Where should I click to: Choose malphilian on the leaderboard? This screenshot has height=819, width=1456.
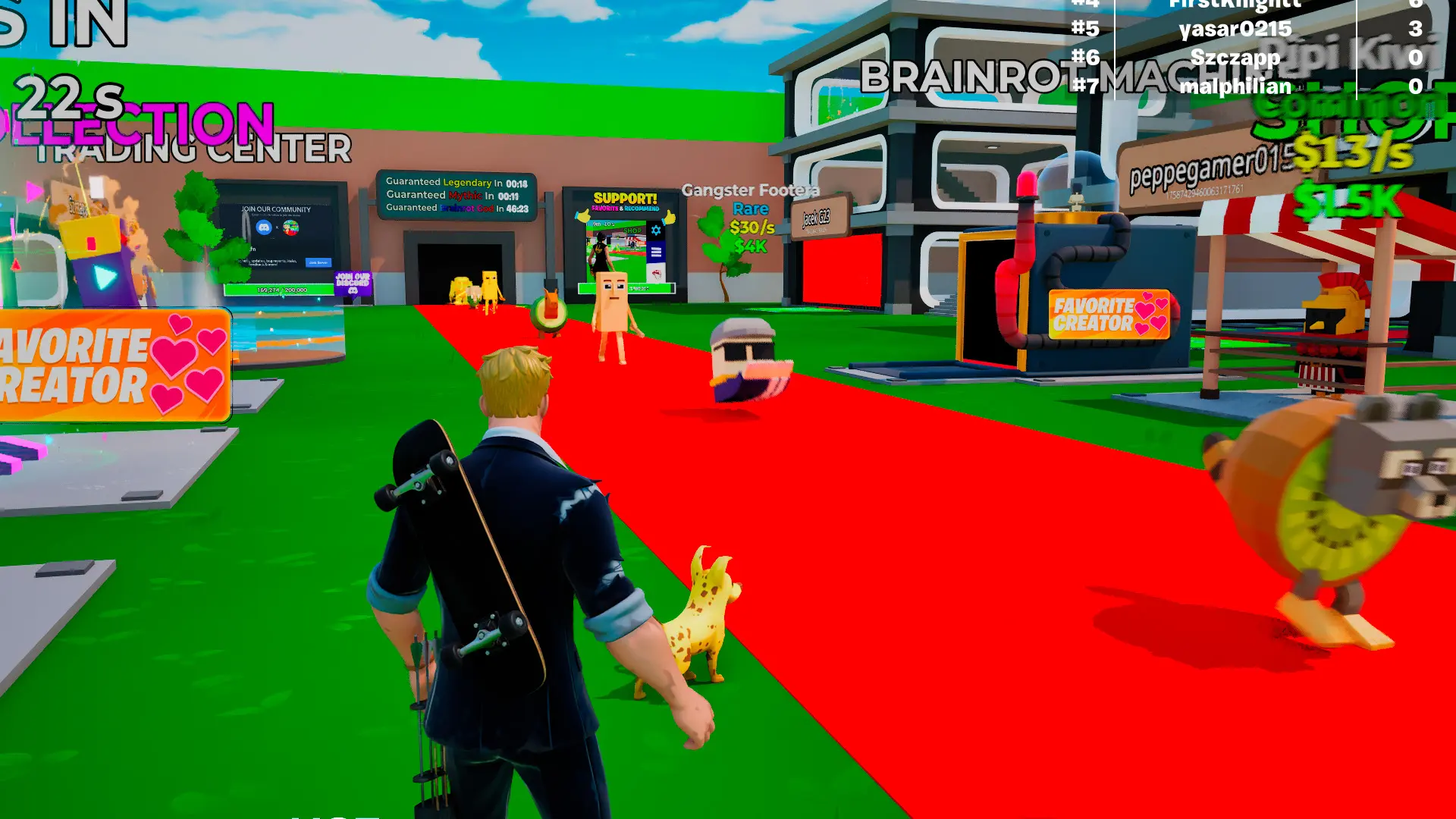click(x=1235, y=86)
